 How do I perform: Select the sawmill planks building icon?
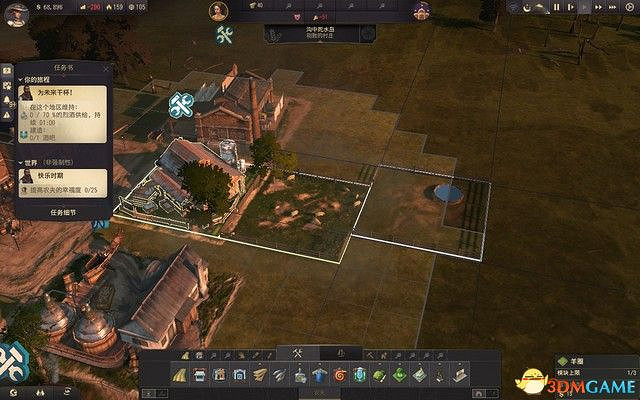[x=260, y=374]
